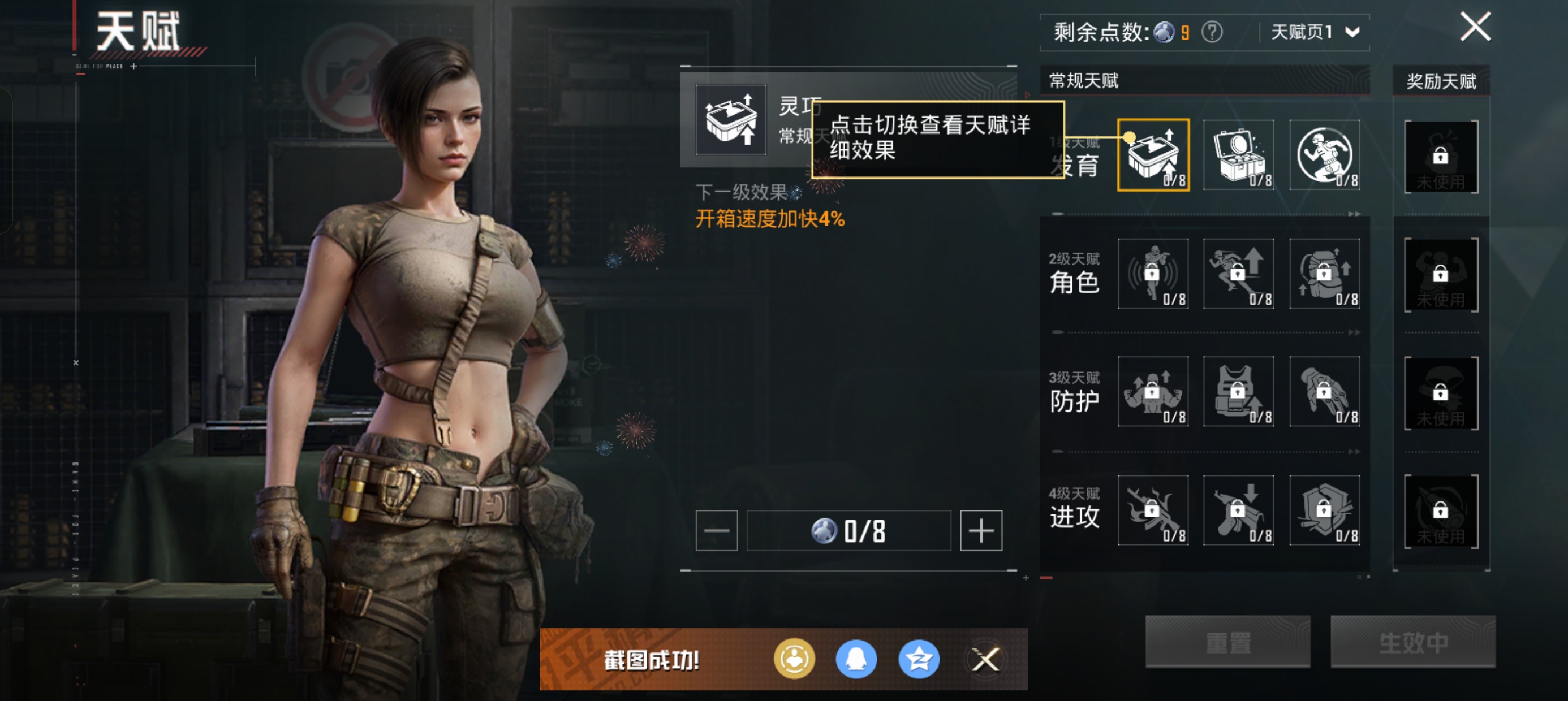Select the supply crate magnifier talent
This screenshot has height=701, width=1568.
tap(1239, 155)
